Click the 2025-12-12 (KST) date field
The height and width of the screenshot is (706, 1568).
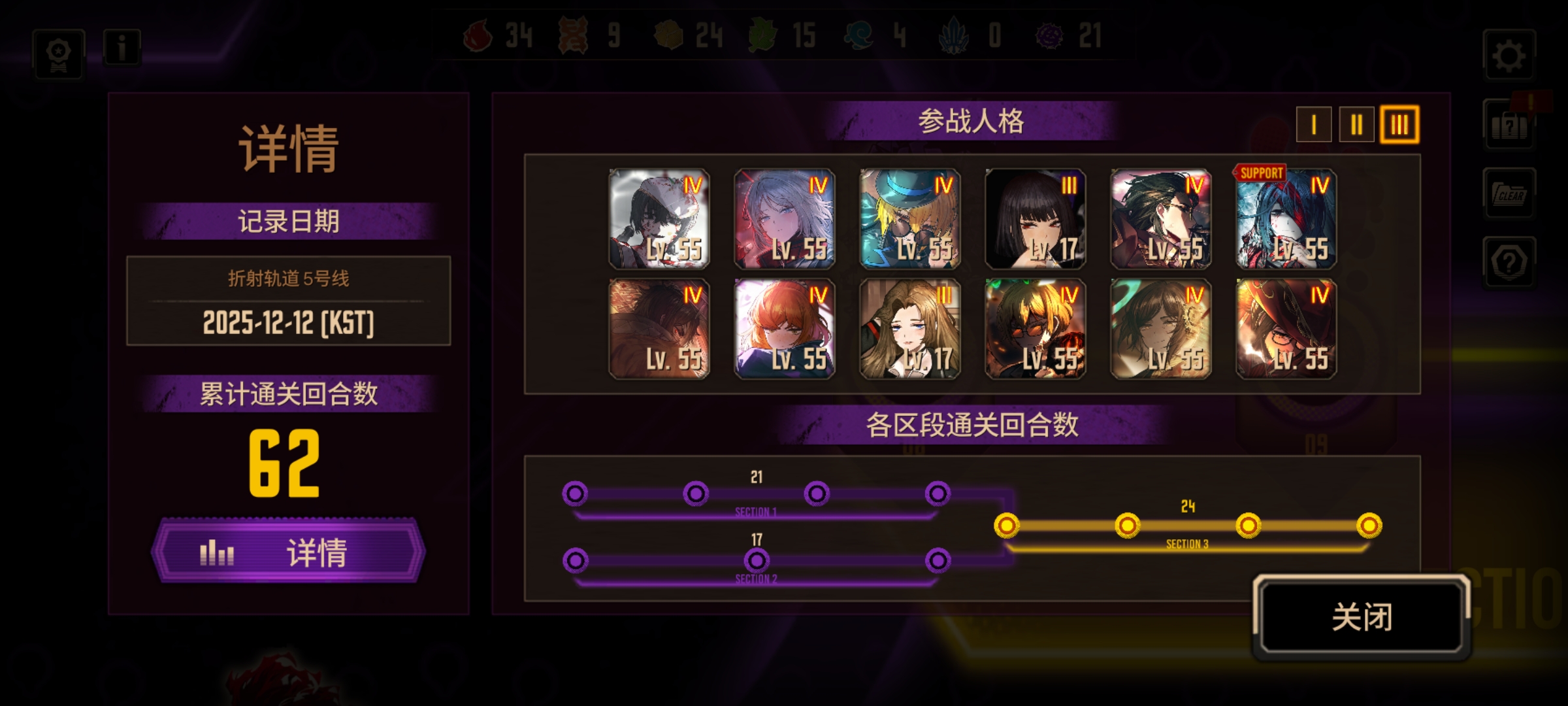click(x=287, y=324)
